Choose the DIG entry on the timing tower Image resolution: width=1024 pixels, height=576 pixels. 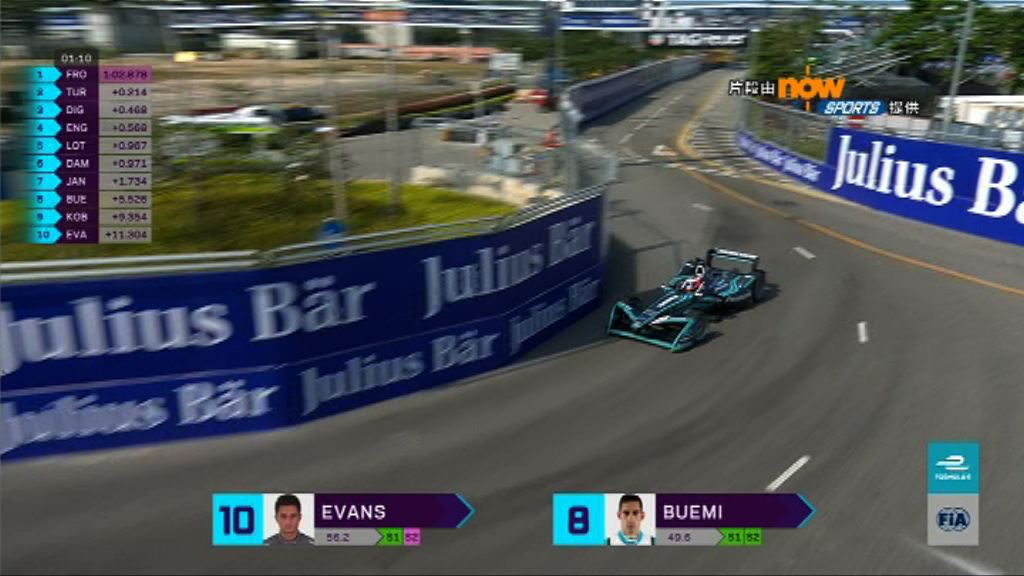click(90, 109)
